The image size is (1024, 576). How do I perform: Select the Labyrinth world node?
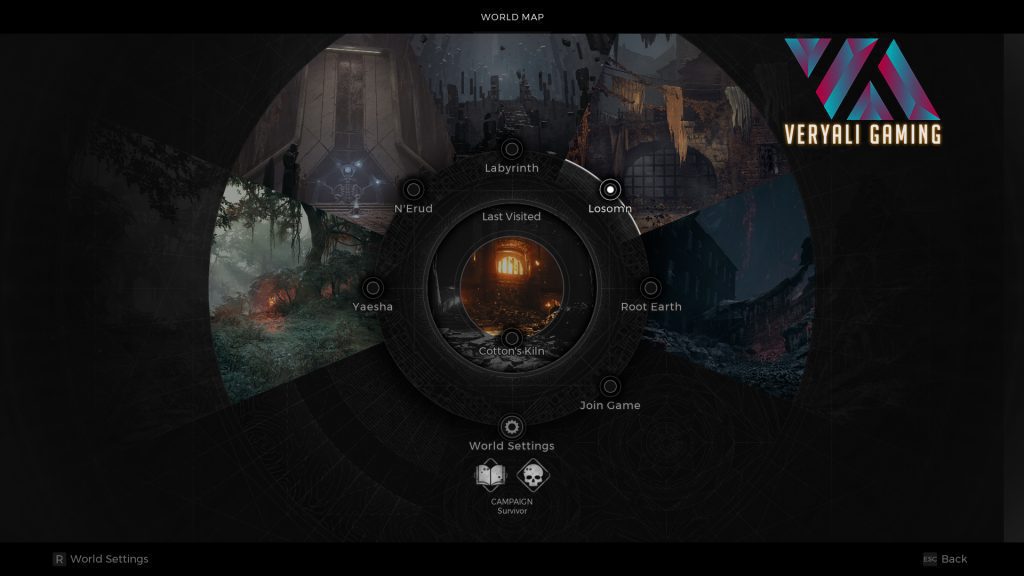tap(511, 150)
